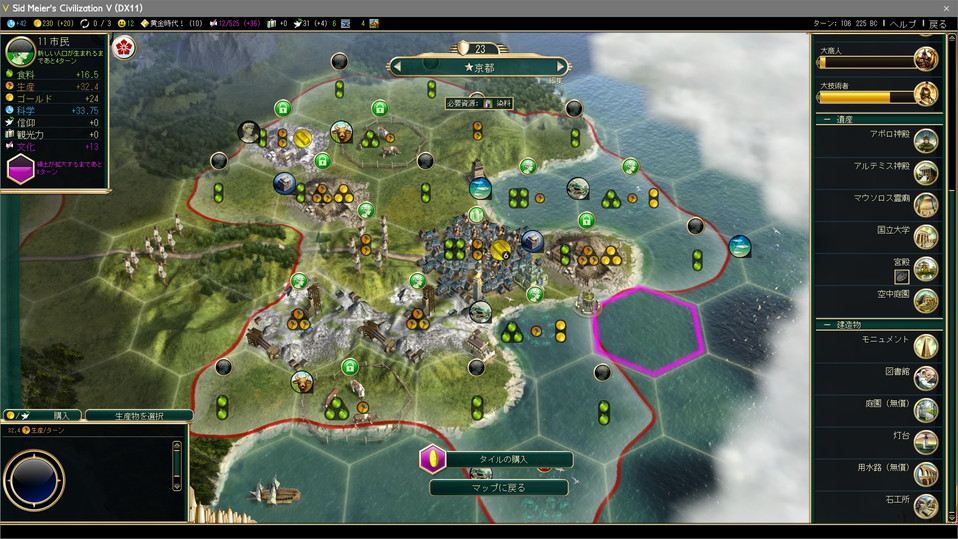Image resolution: width=958 pixels, height=539 pixels.
Task: Open ヘルプ (help) in the top bar
Action: 903,23
